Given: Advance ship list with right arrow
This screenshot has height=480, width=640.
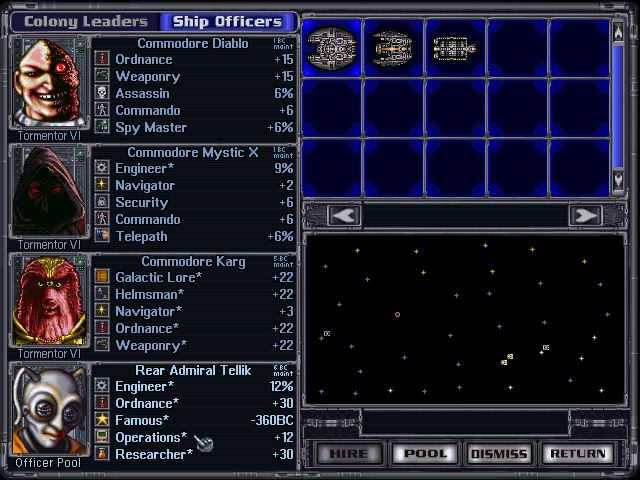Looking at the screenshot, I should coord(583,215).
